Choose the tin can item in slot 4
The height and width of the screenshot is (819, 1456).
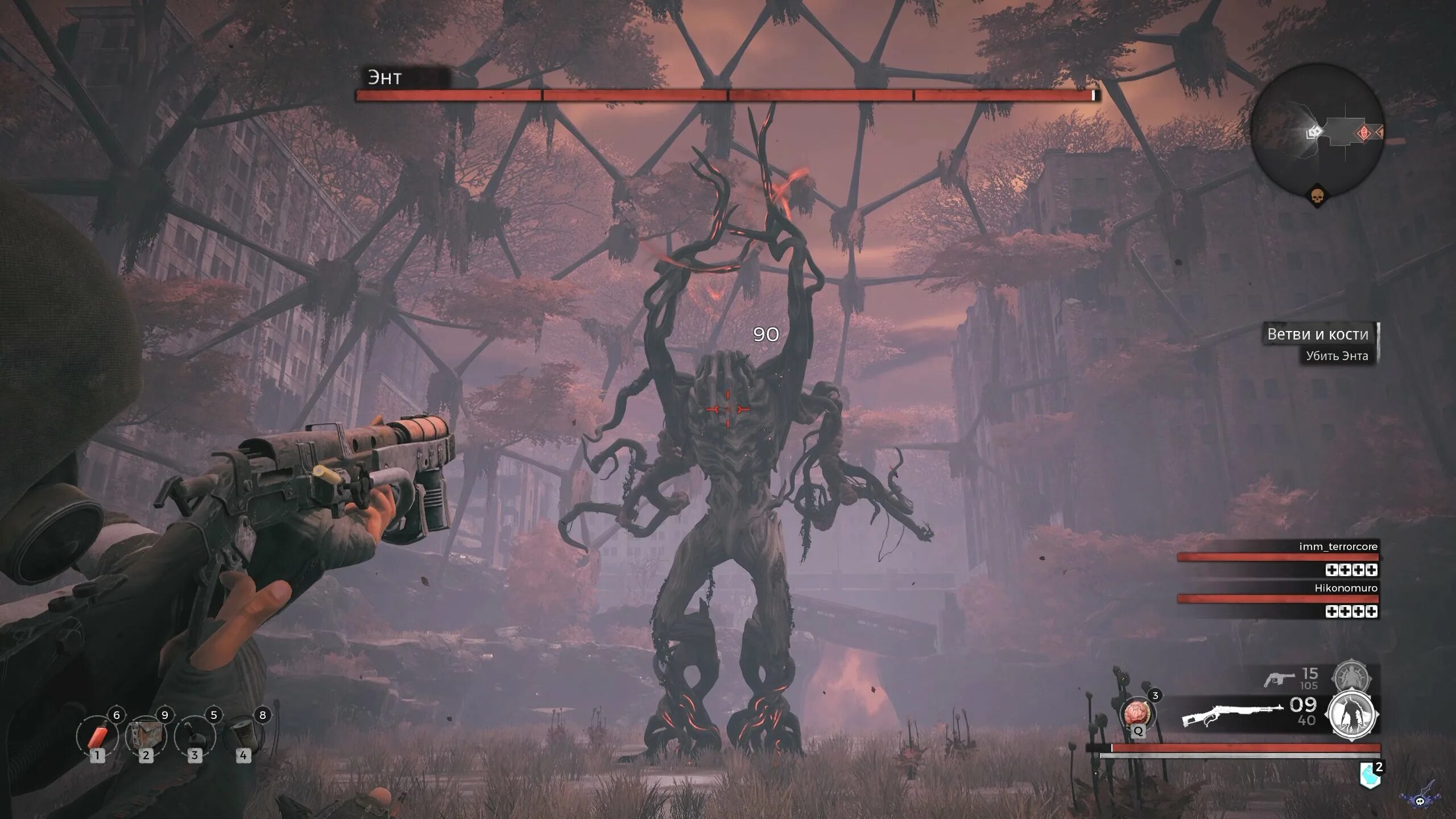point(243,737)
